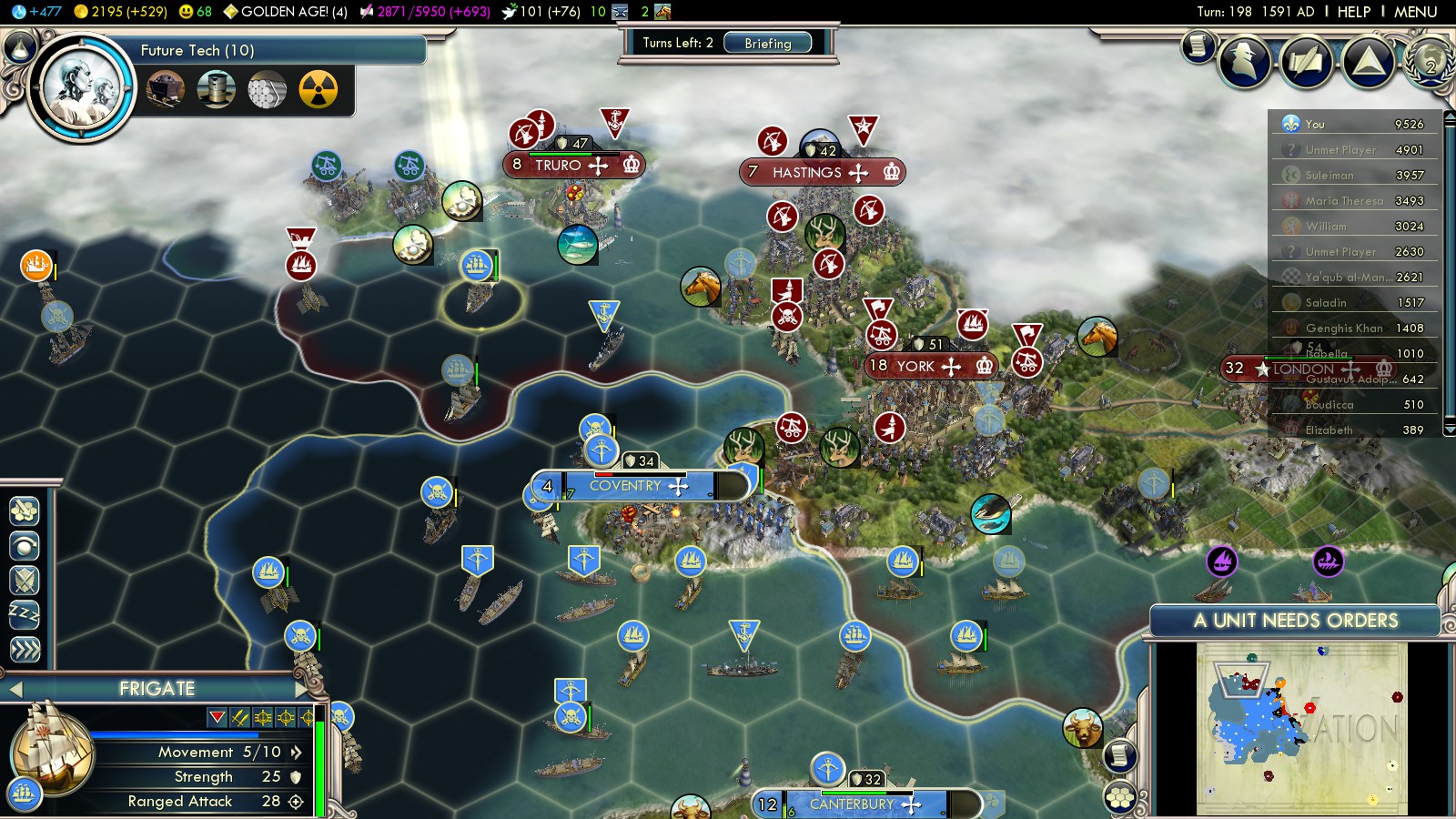Activate the Sleep unit action
Viewport: 1456px width, 819px height.
(x=25, y=615)
